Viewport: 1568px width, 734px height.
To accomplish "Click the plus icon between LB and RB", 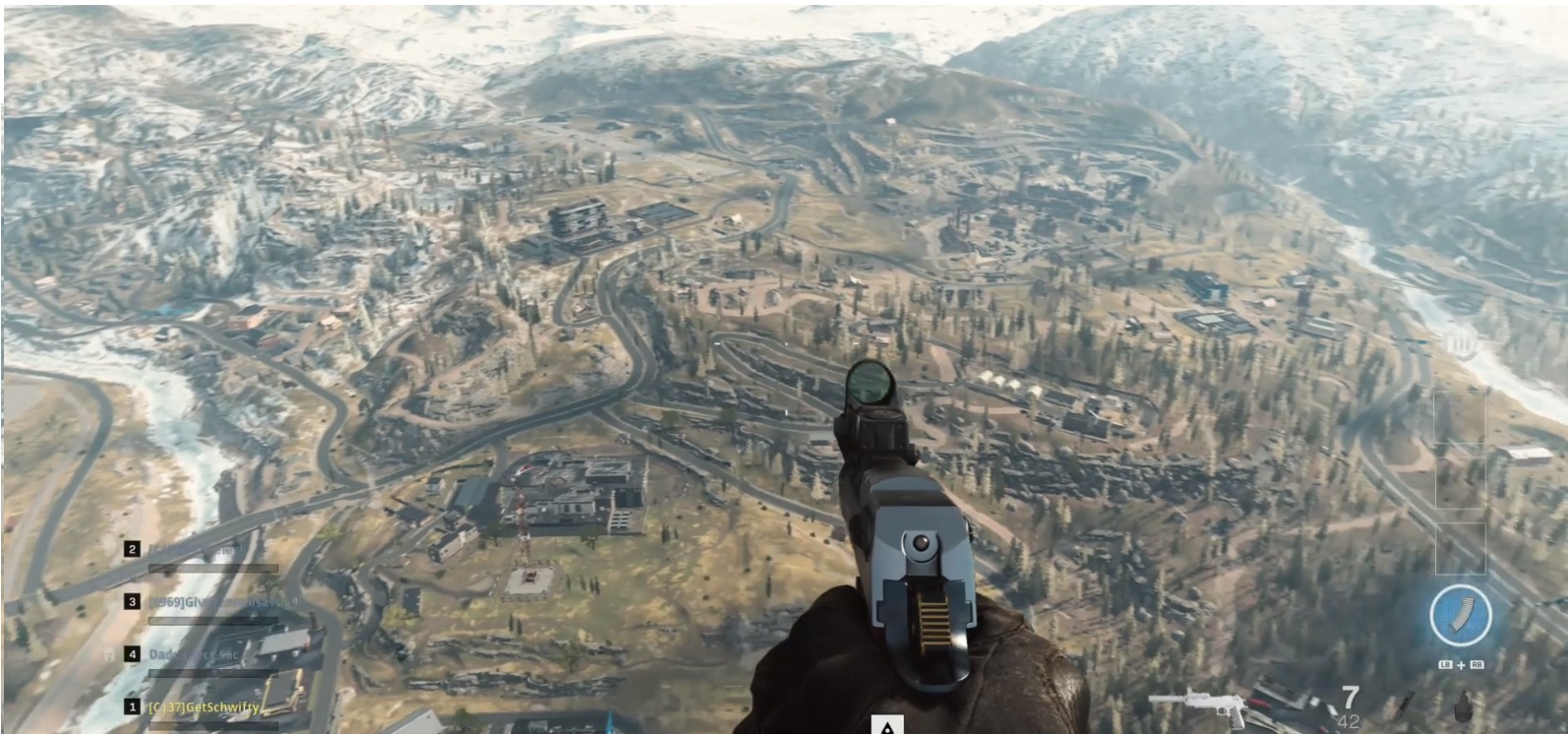I will [1462, 664].
